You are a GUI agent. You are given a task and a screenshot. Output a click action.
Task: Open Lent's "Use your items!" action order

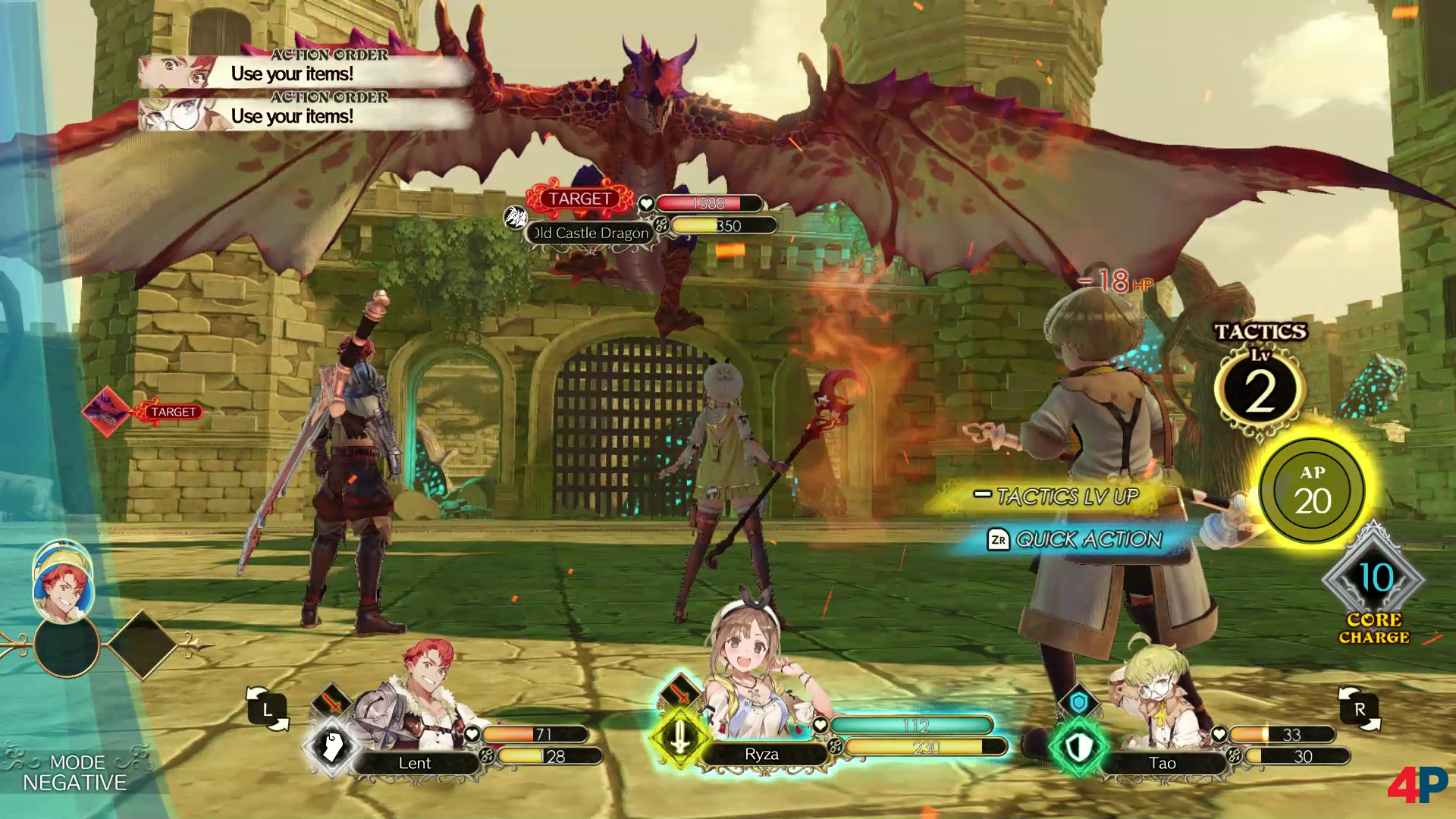pyautogui.click(x=303, y=73)
